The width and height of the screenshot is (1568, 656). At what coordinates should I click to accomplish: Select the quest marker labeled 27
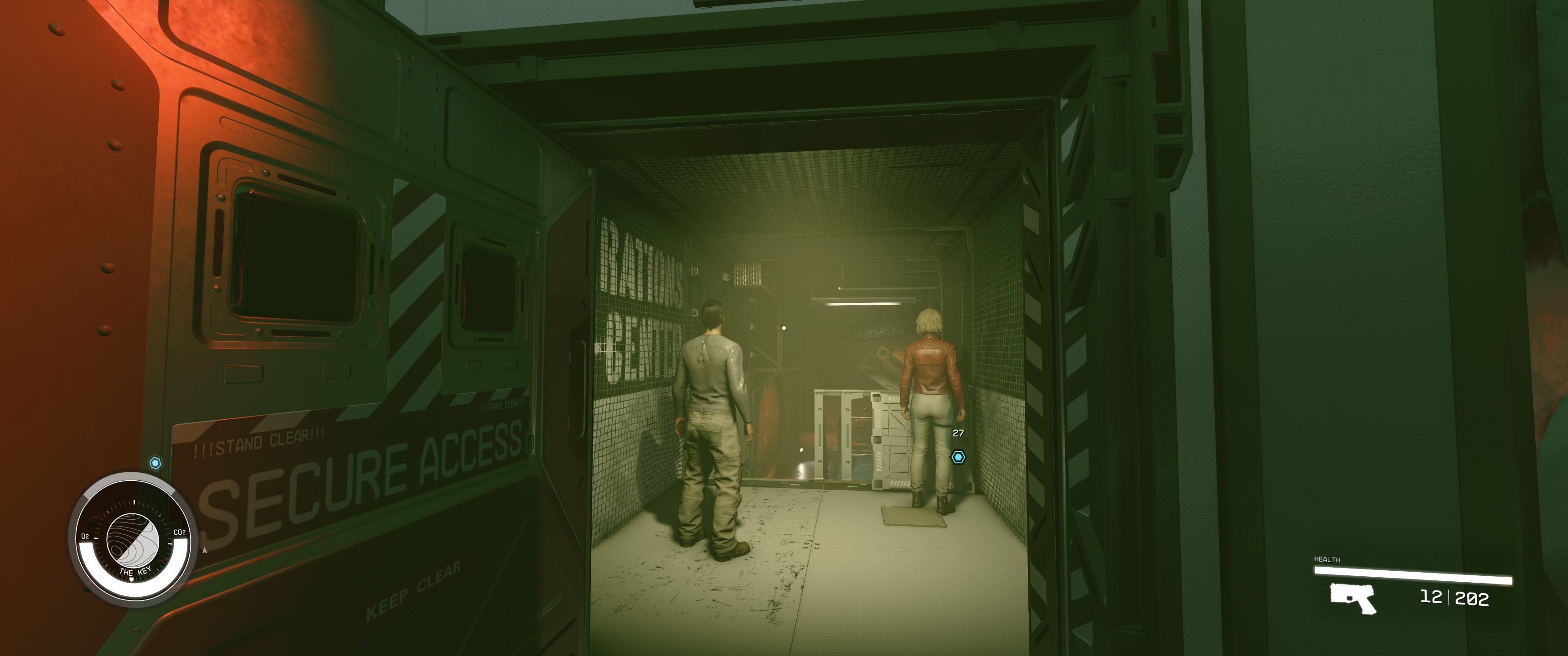pyautogui.click(x=958, y=457)
